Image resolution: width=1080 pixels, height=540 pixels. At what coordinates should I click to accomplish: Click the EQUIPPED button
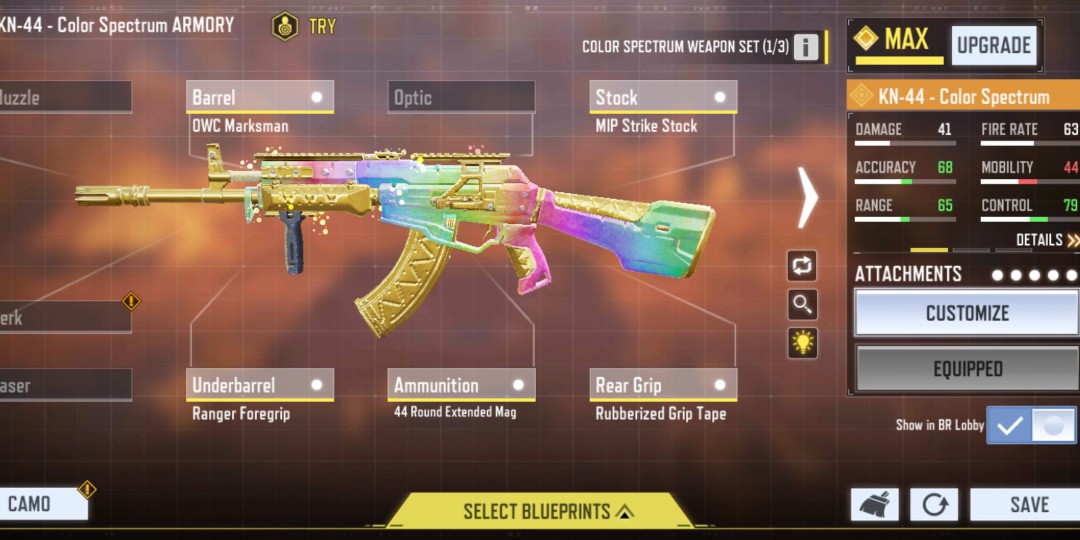pos(967,369)
